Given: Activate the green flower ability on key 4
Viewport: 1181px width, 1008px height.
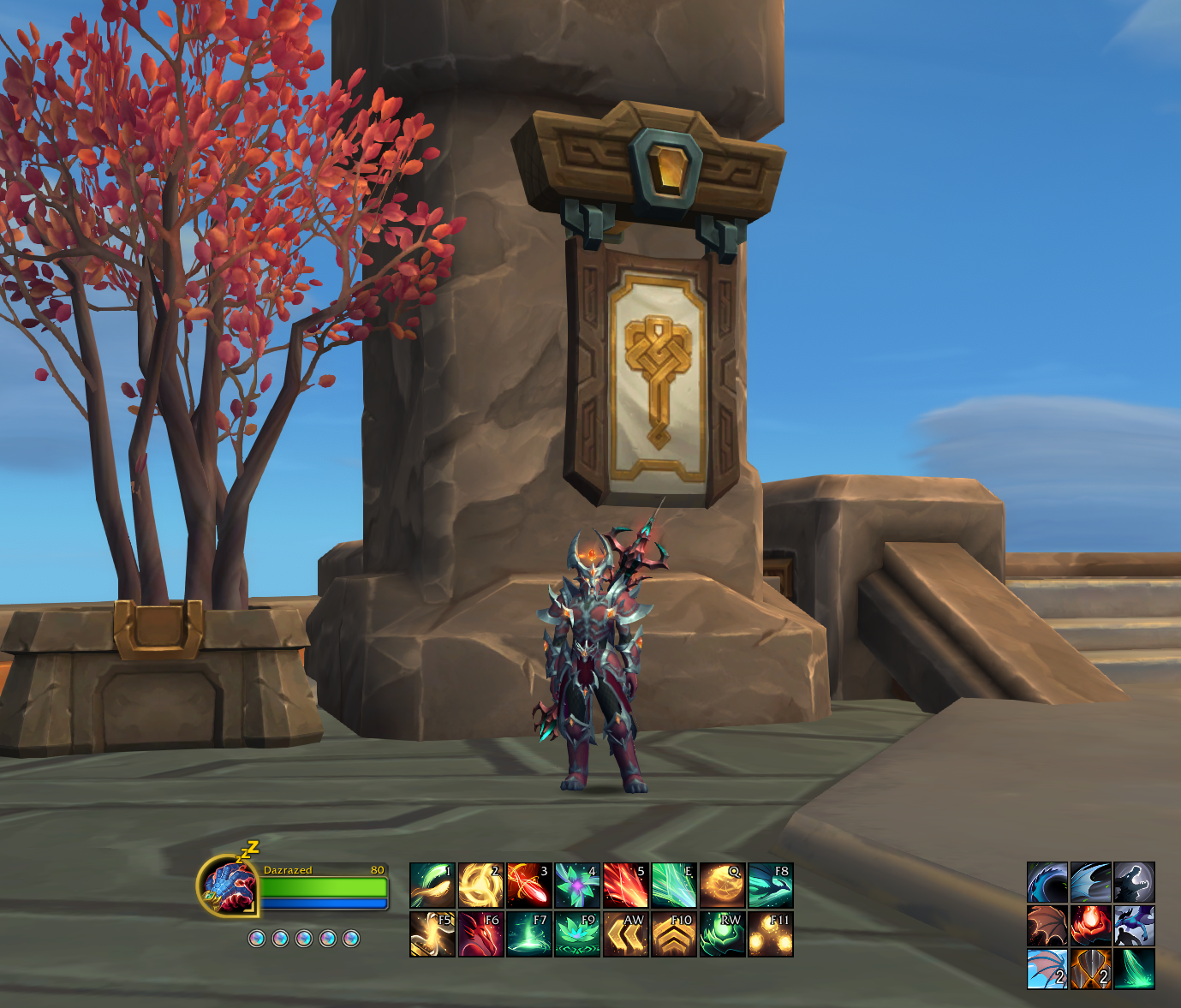Looking at the screenshot, I should point(577,885).
